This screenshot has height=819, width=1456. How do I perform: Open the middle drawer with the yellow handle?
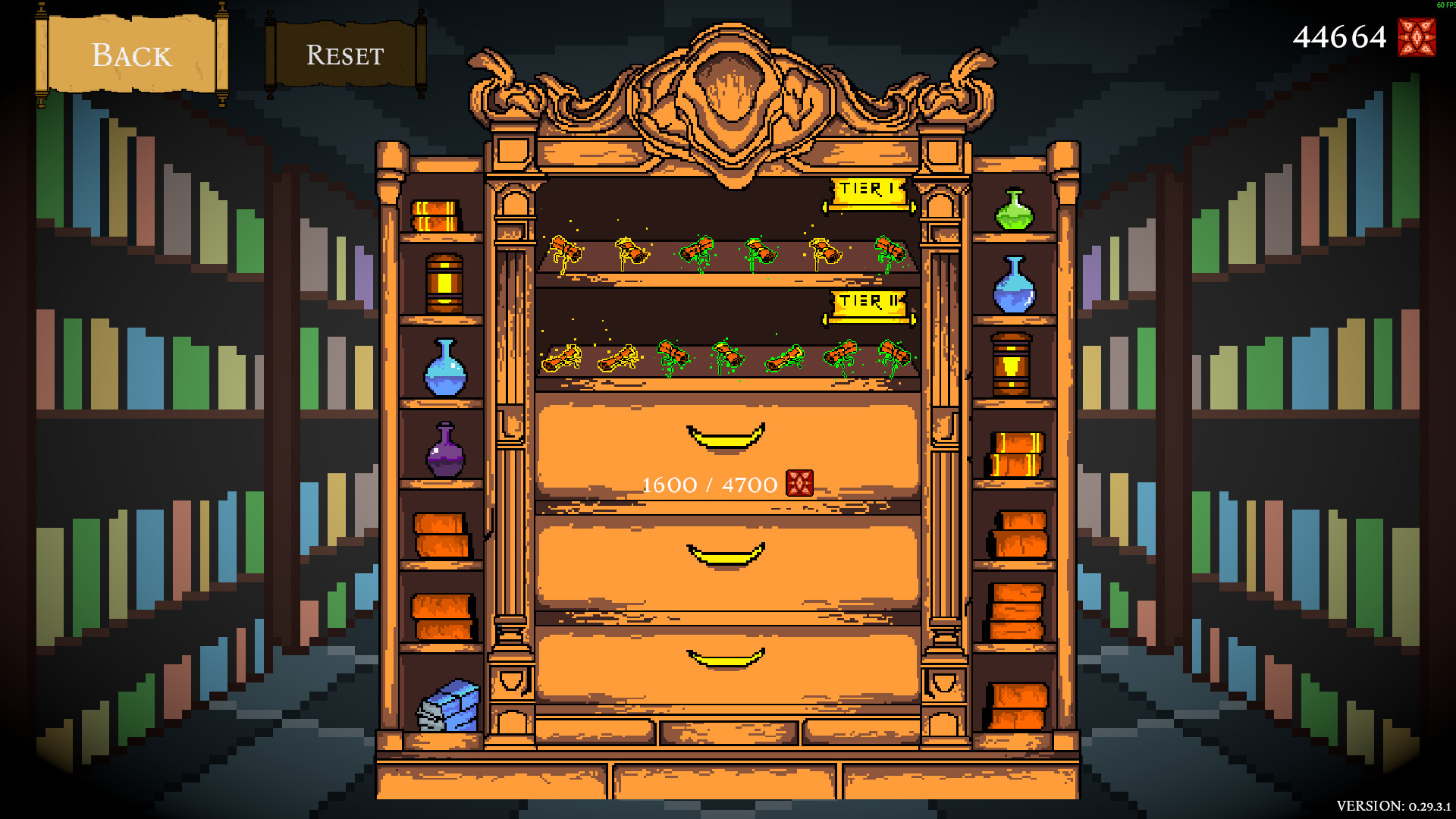point(724,555)
